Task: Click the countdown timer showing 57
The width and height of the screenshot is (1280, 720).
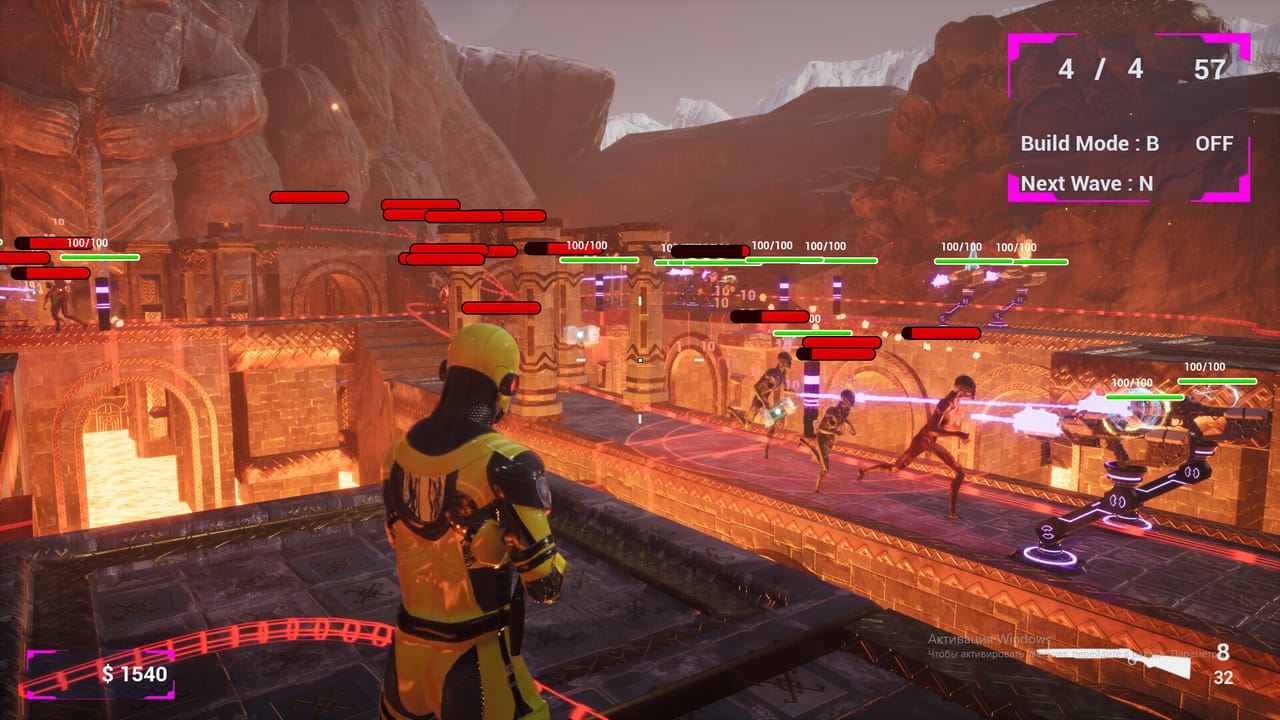Action: (1210, 70)
